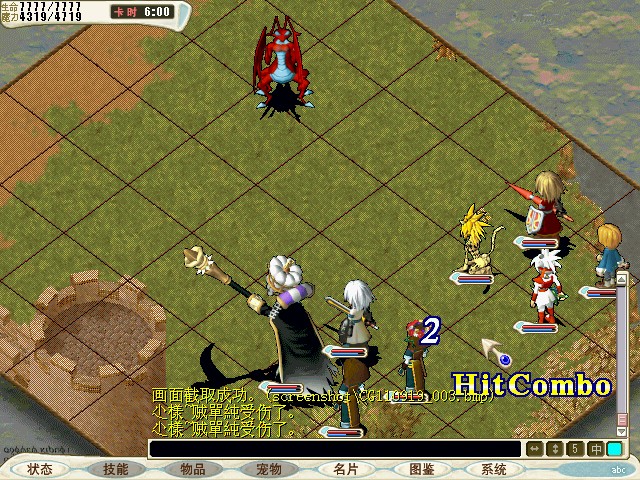Open the 名片 name card menu
Screen dimensions: 640x480
pyautogui.click(x=345, y=469)
